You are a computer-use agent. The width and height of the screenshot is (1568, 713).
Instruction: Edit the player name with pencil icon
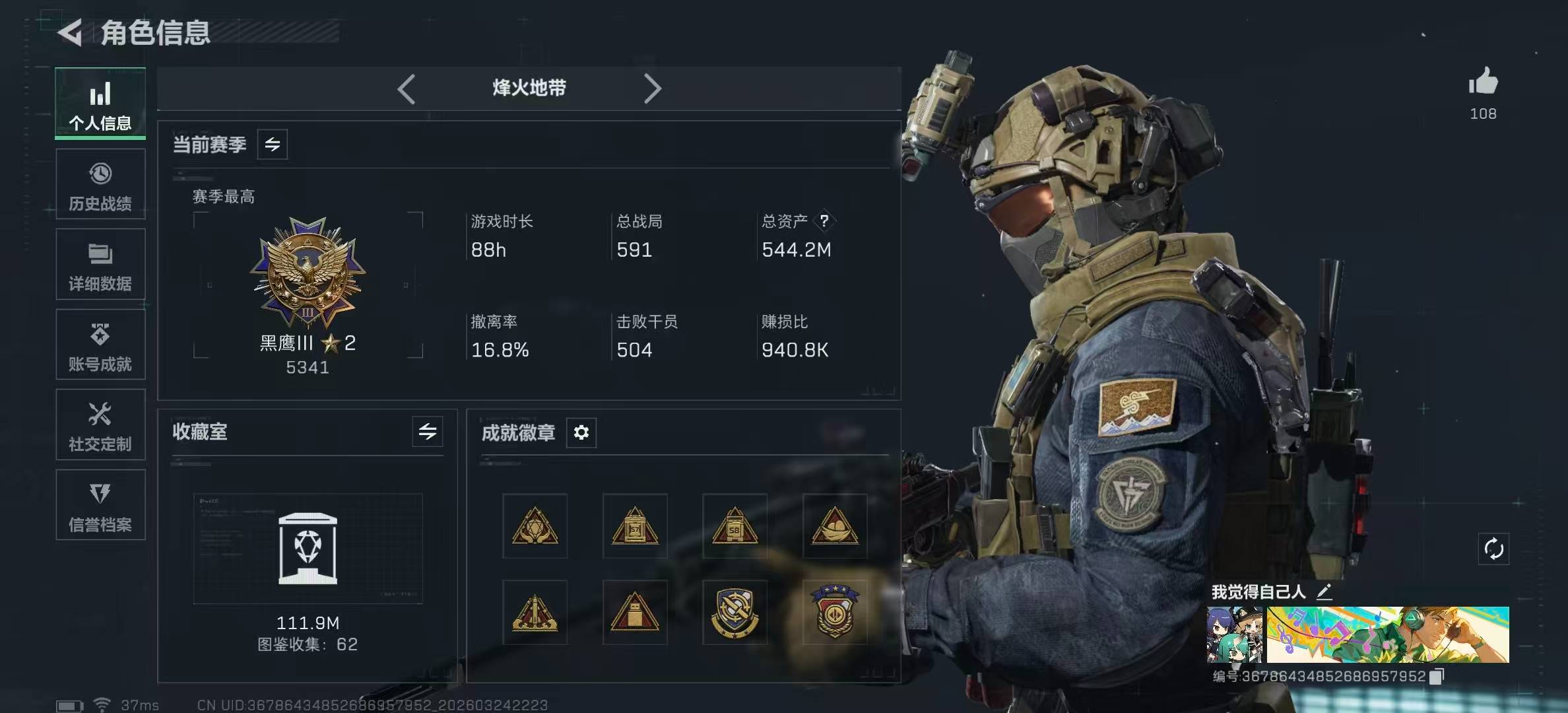point(1324,592)
